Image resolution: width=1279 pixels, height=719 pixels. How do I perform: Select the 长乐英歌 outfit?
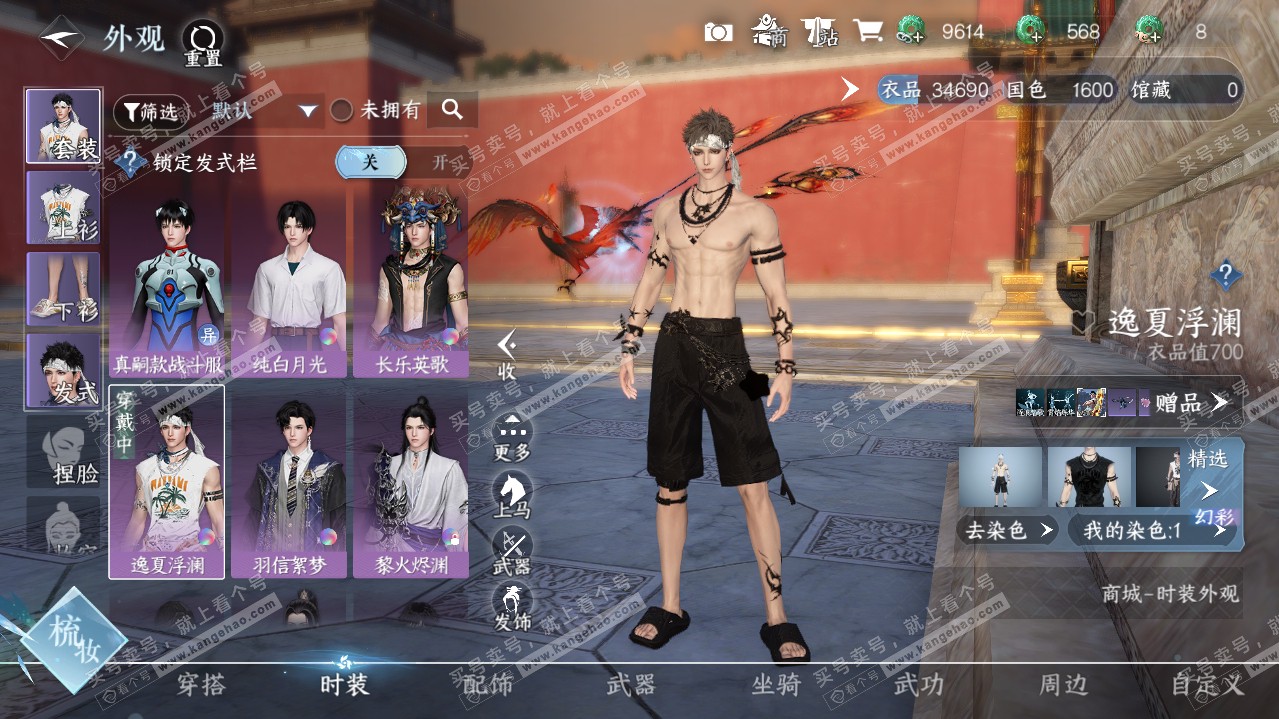pyautogui.click(x=412, y=285)
